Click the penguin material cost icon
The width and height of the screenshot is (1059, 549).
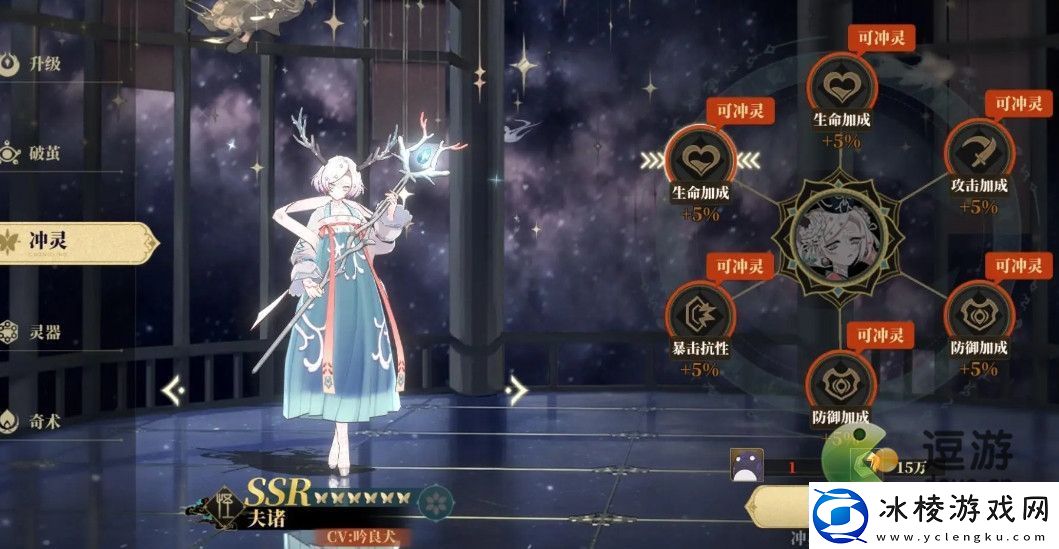[x=747, y=464]
